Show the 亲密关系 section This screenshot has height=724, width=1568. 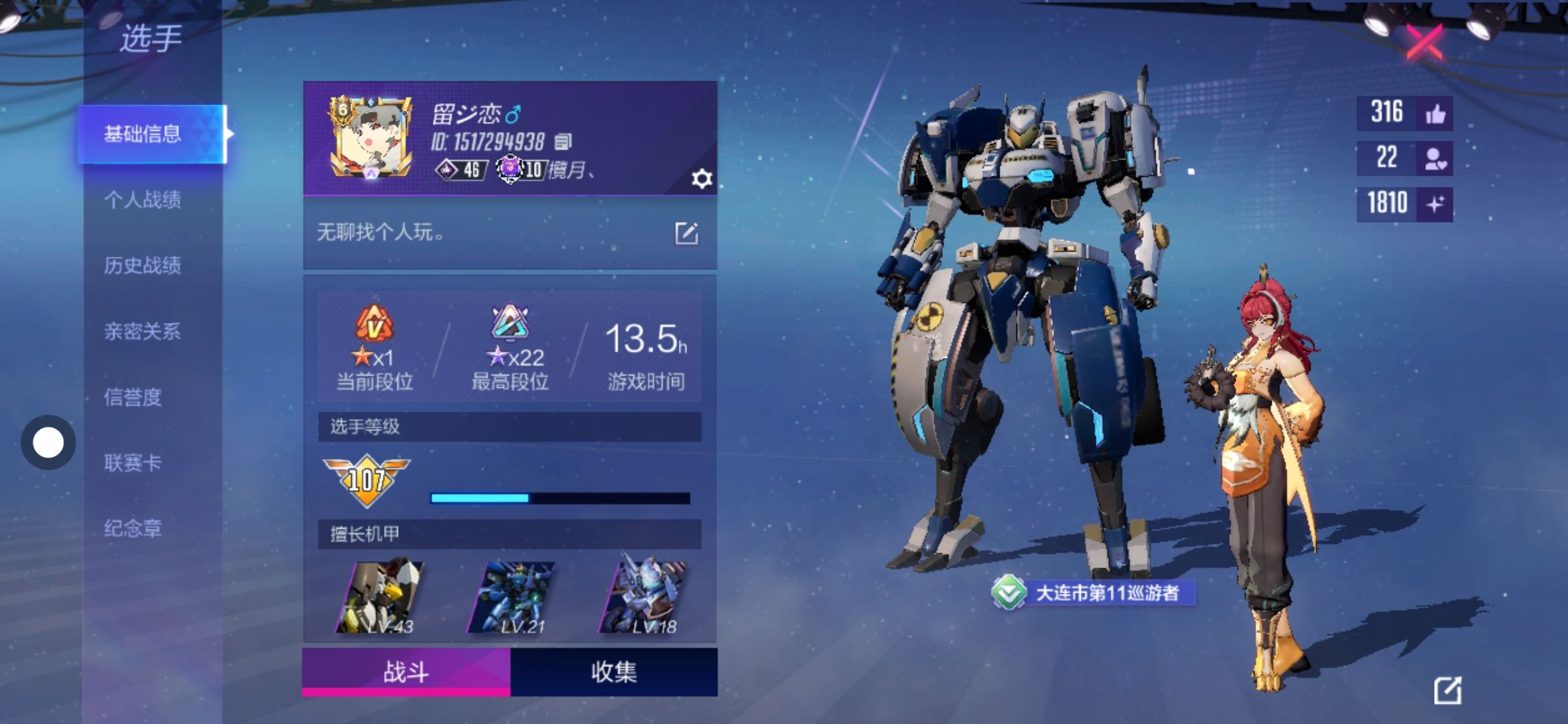[x=143, y=331]
